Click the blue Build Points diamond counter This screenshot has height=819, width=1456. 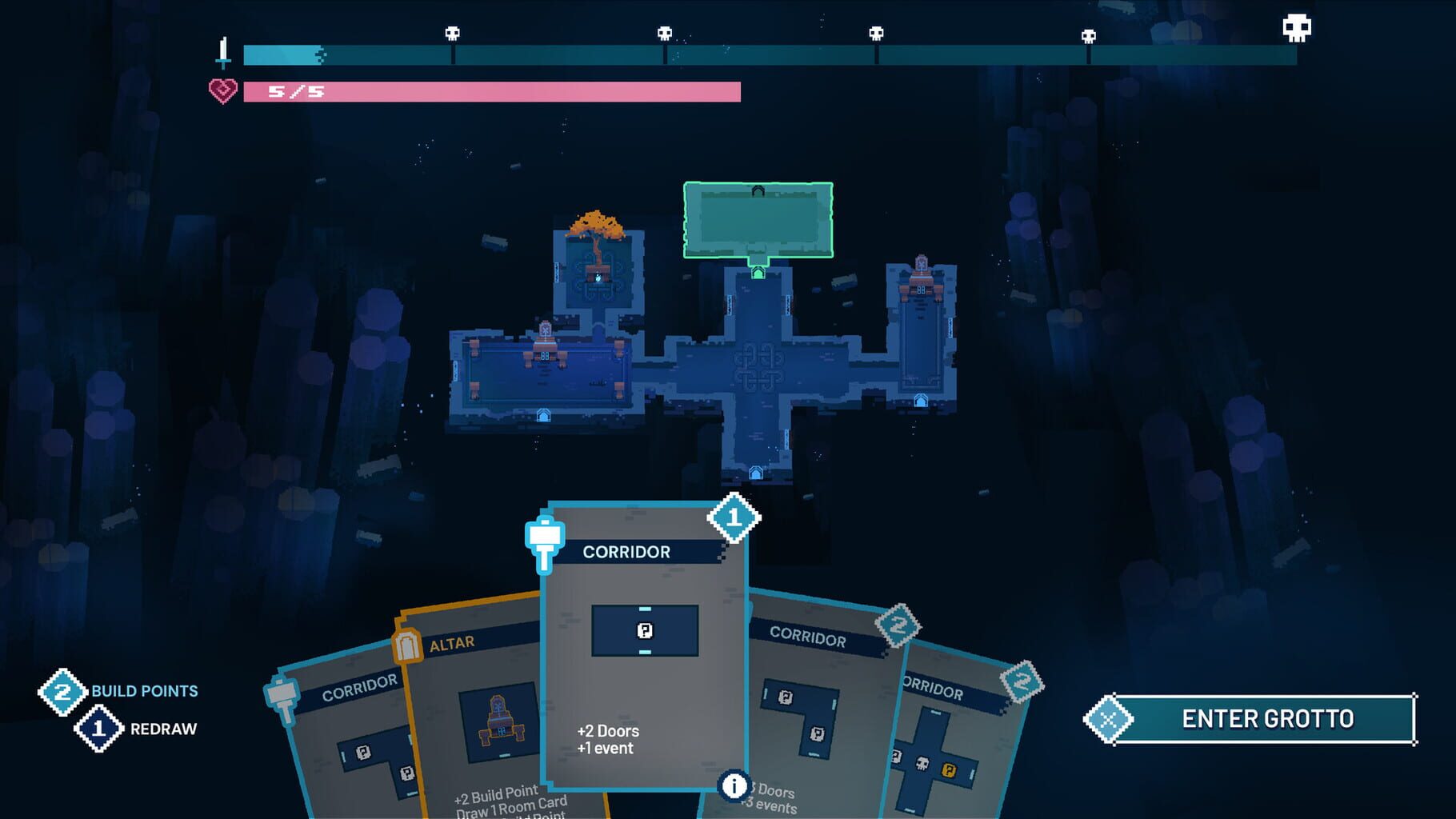64,692
